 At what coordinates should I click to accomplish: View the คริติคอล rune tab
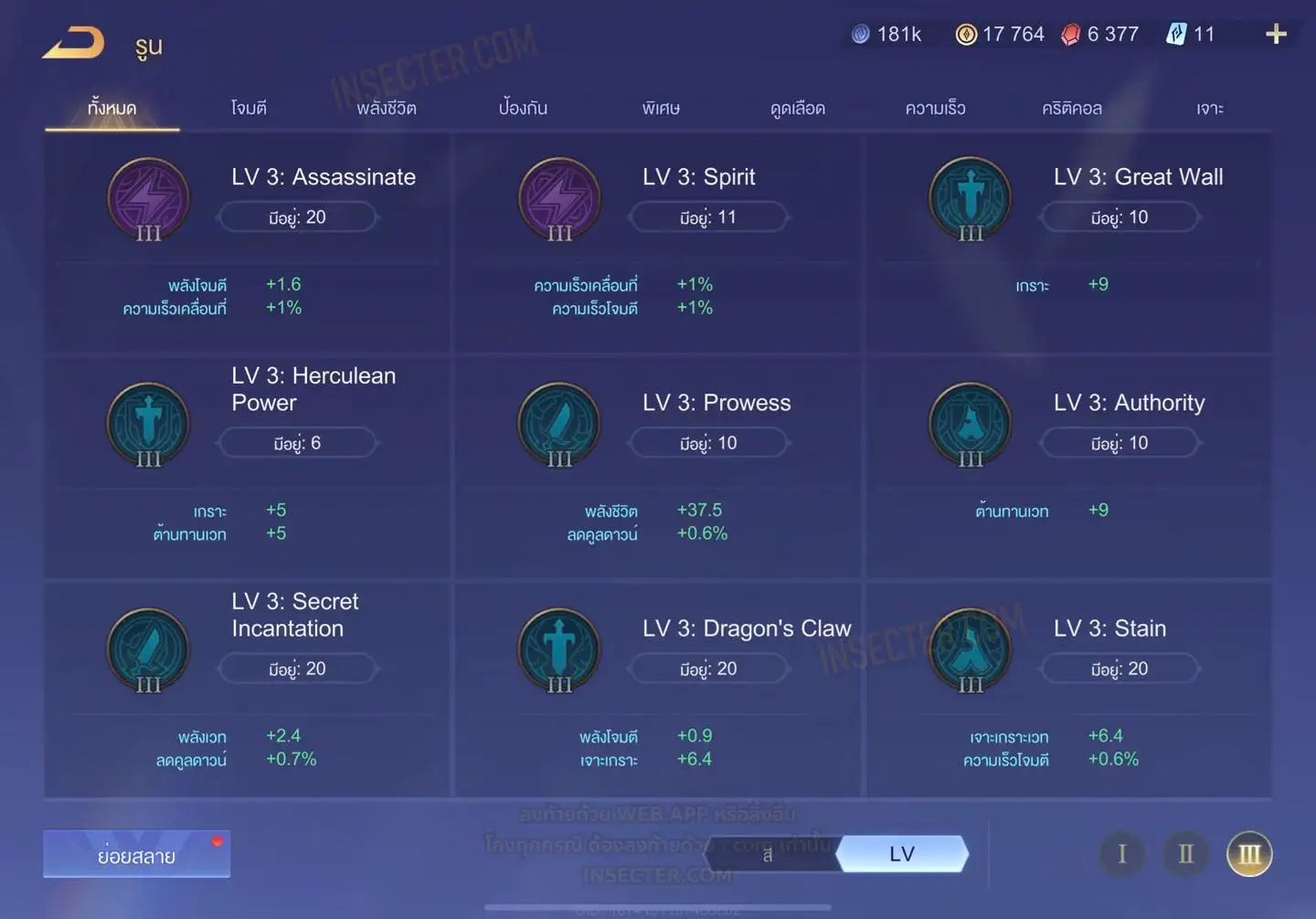click(x=1072, y=109)
